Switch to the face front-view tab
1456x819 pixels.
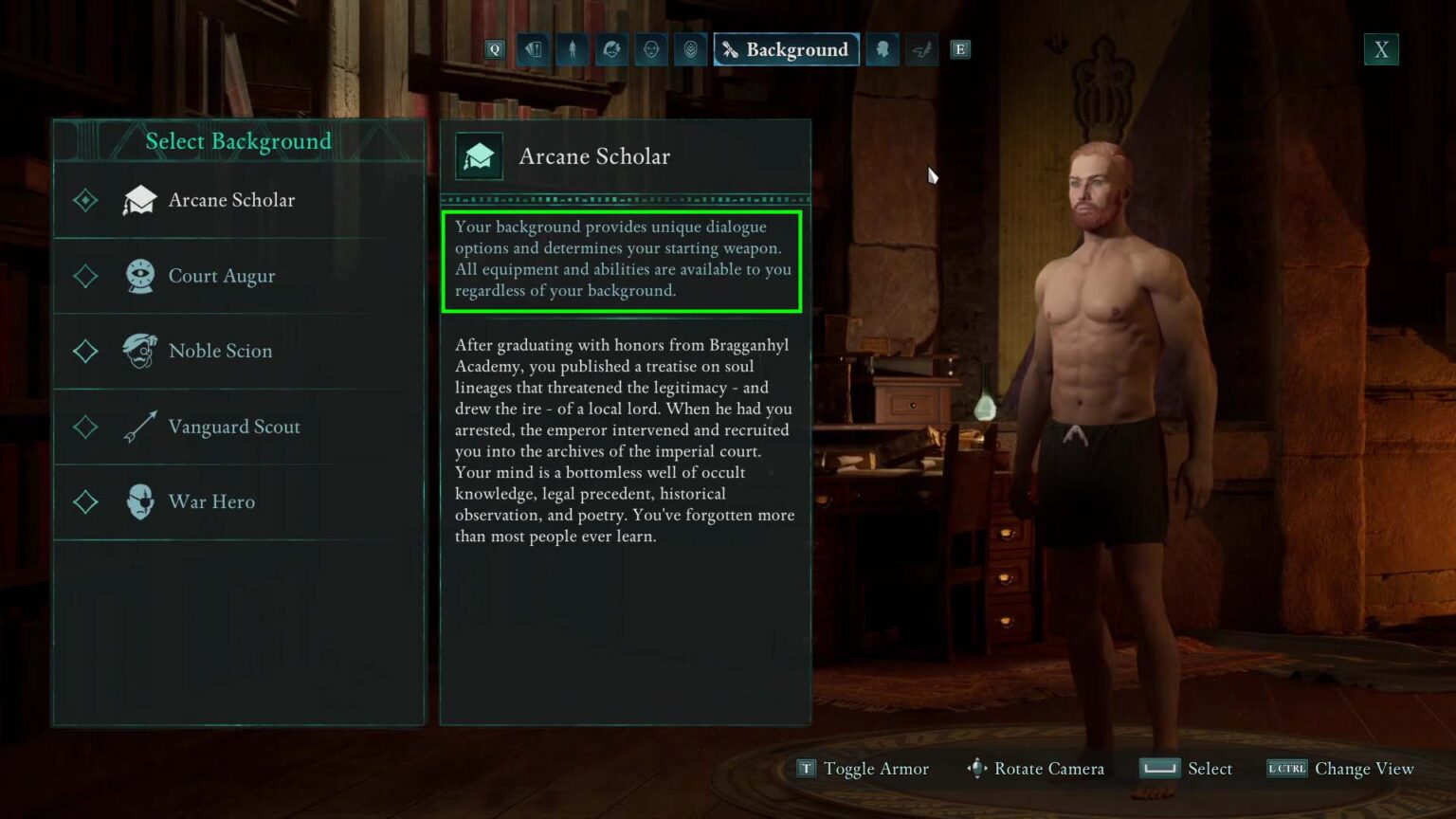coord(651,49)
